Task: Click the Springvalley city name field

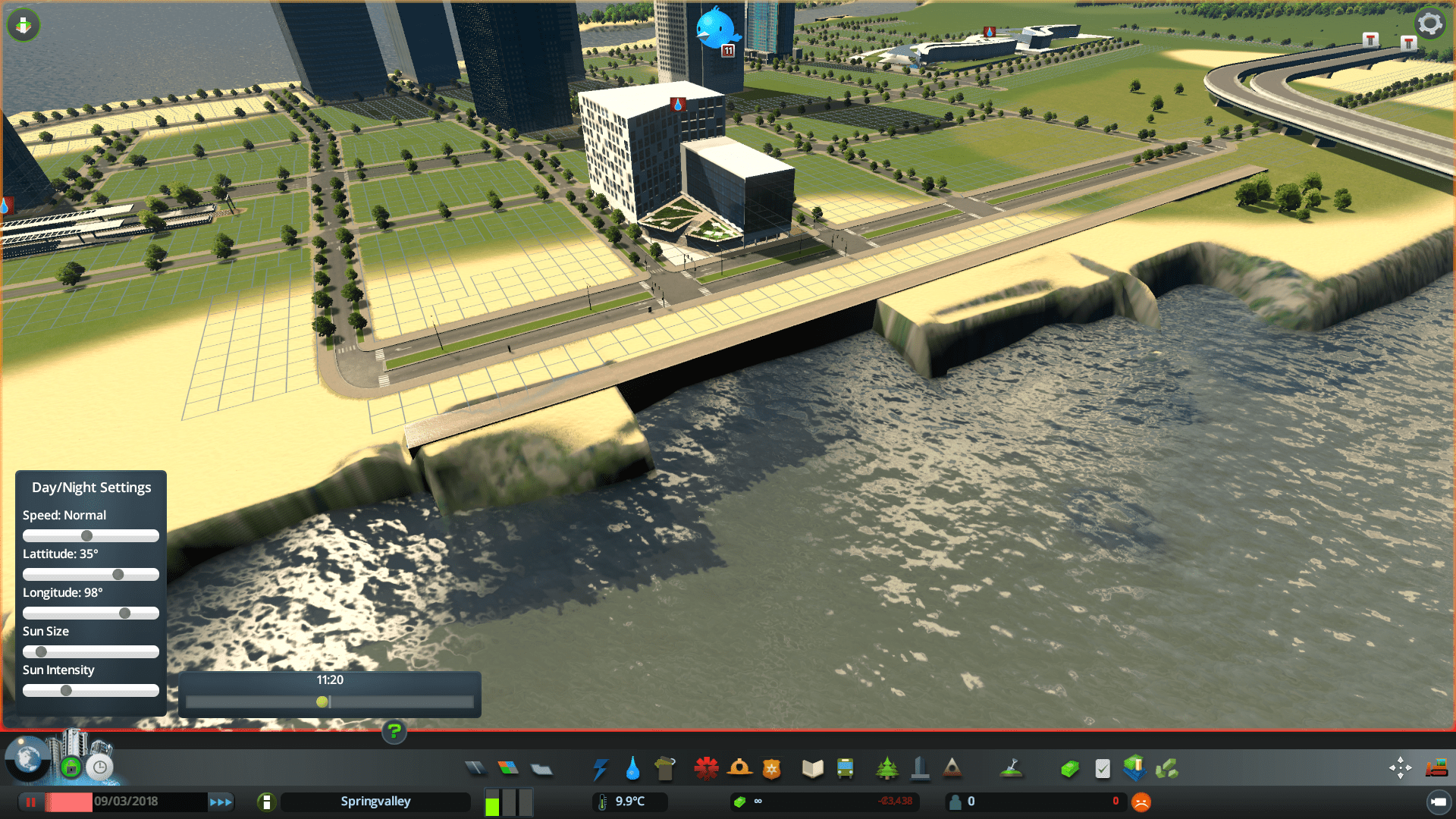Action: tap(375, 801)
